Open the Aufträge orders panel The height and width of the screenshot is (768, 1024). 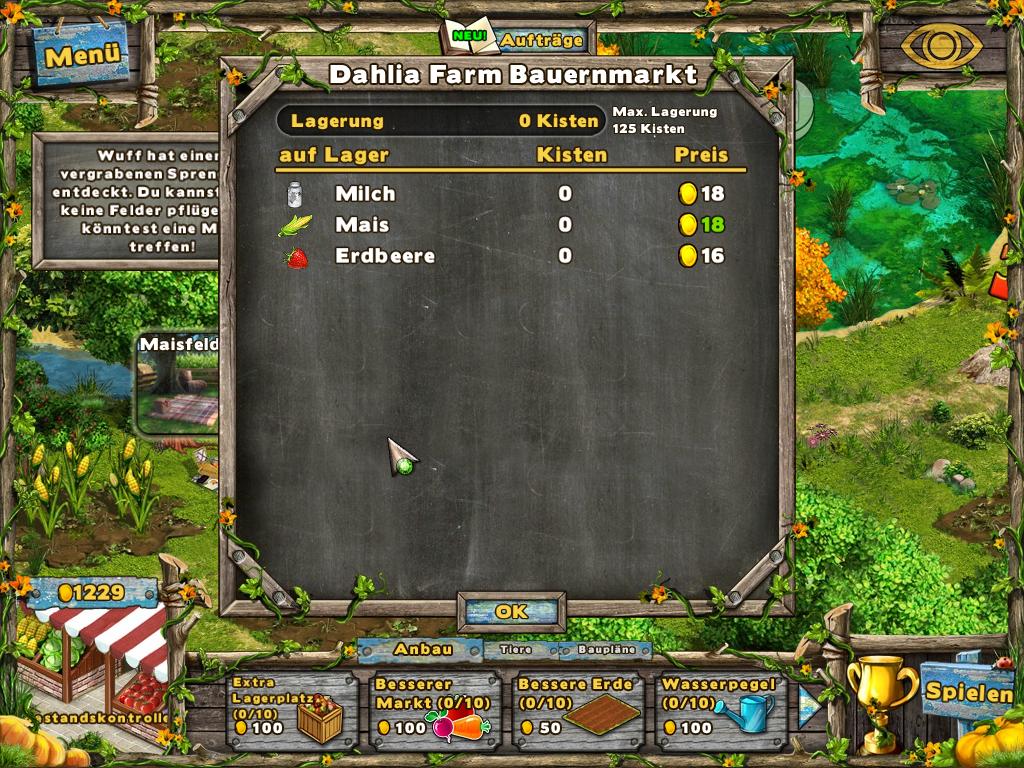click(x=519, y=40)
